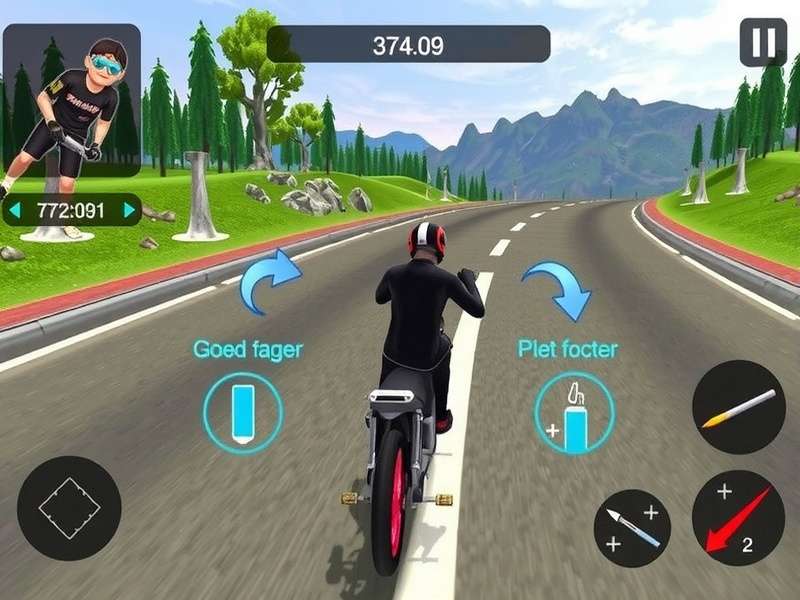Activate the blue knife ability button

click(632, 528)
